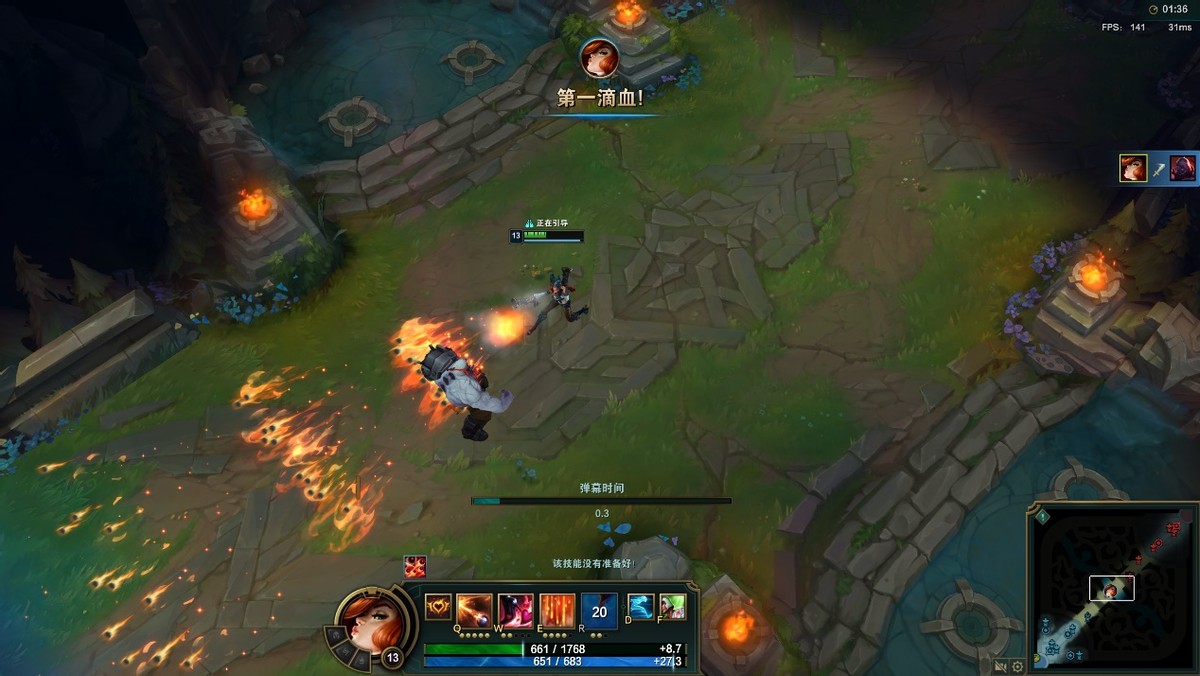Click the active buff icon above the HUD

(415, 566)
